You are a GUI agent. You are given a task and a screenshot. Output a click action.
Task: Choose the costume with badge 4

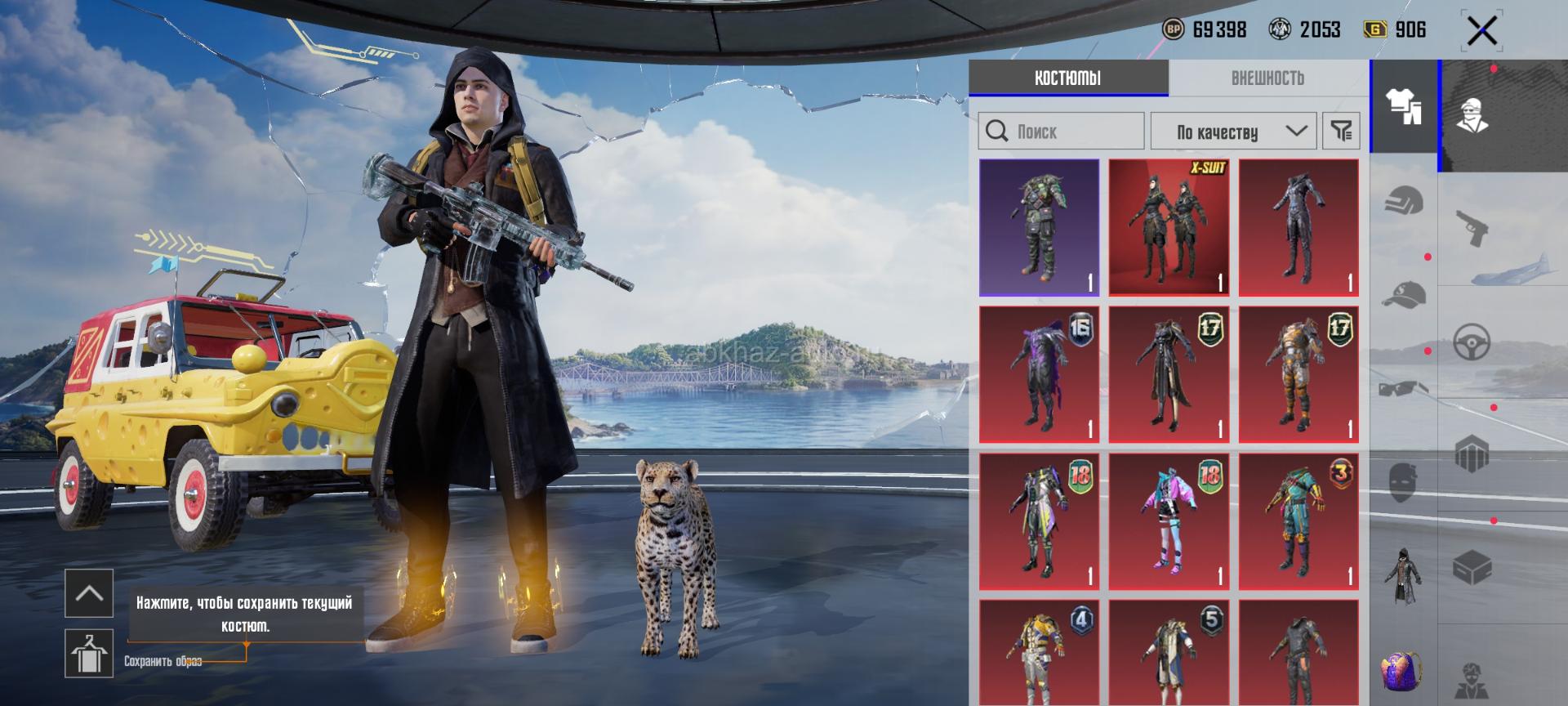1039,654
